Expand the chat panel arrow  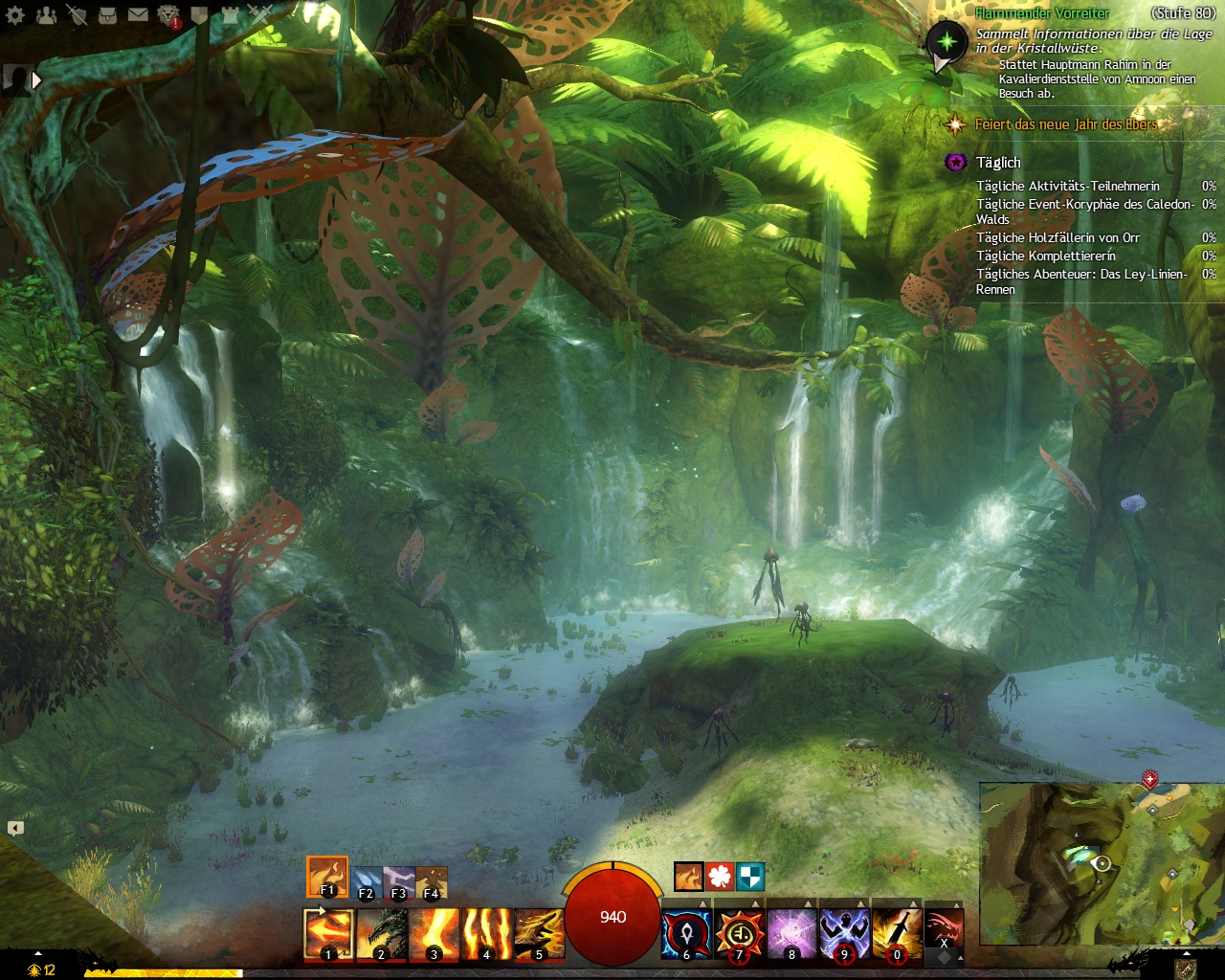(15, 828)
